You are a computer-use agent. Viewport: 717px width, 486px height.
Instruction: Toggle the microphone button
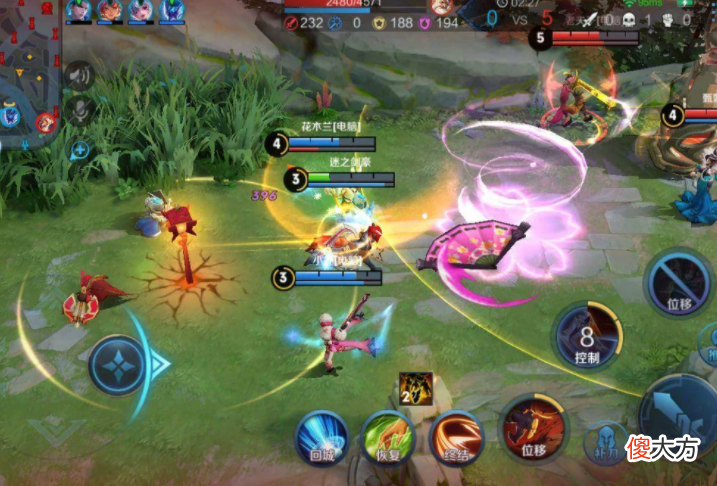(79, 112)
